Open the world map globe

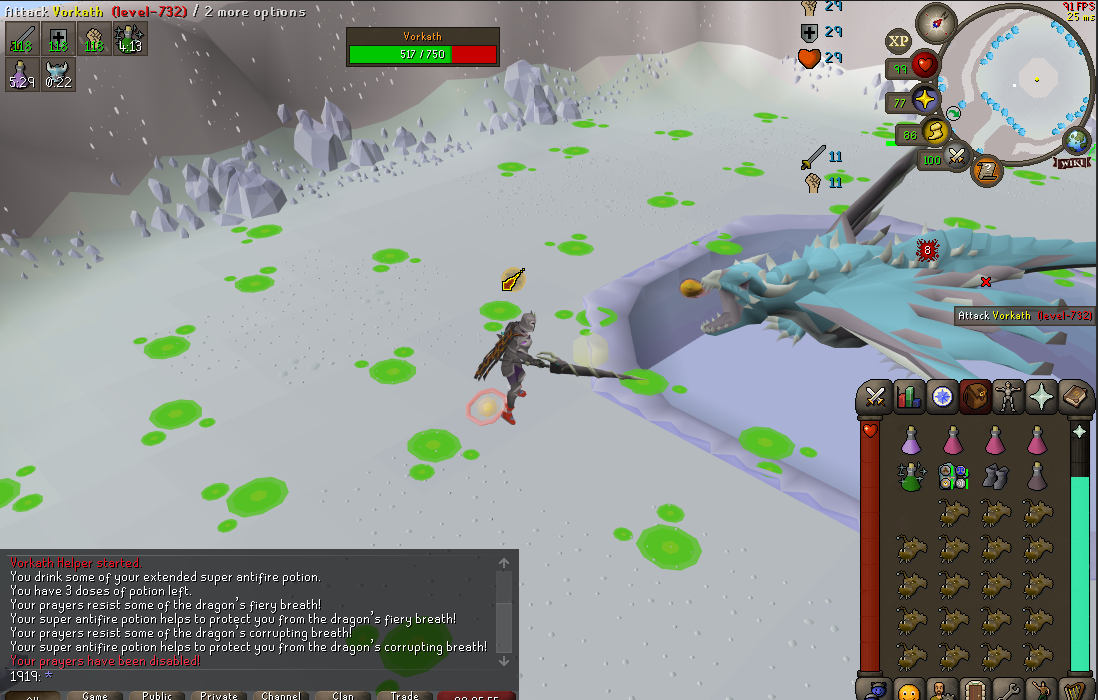point(1077,141)
